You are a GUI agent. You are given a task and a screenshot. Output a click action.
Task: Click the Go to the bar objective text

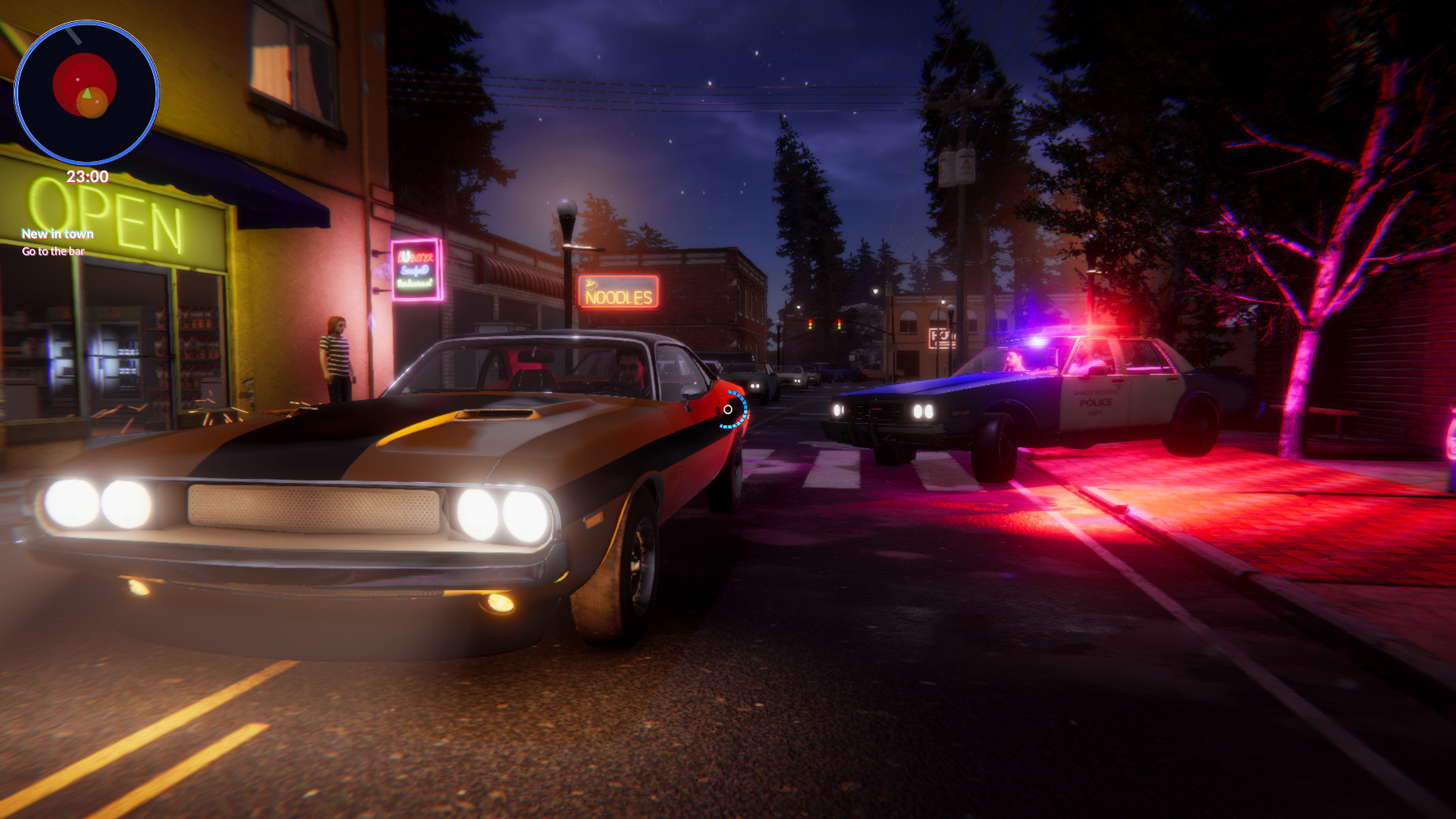pos(53,250)
